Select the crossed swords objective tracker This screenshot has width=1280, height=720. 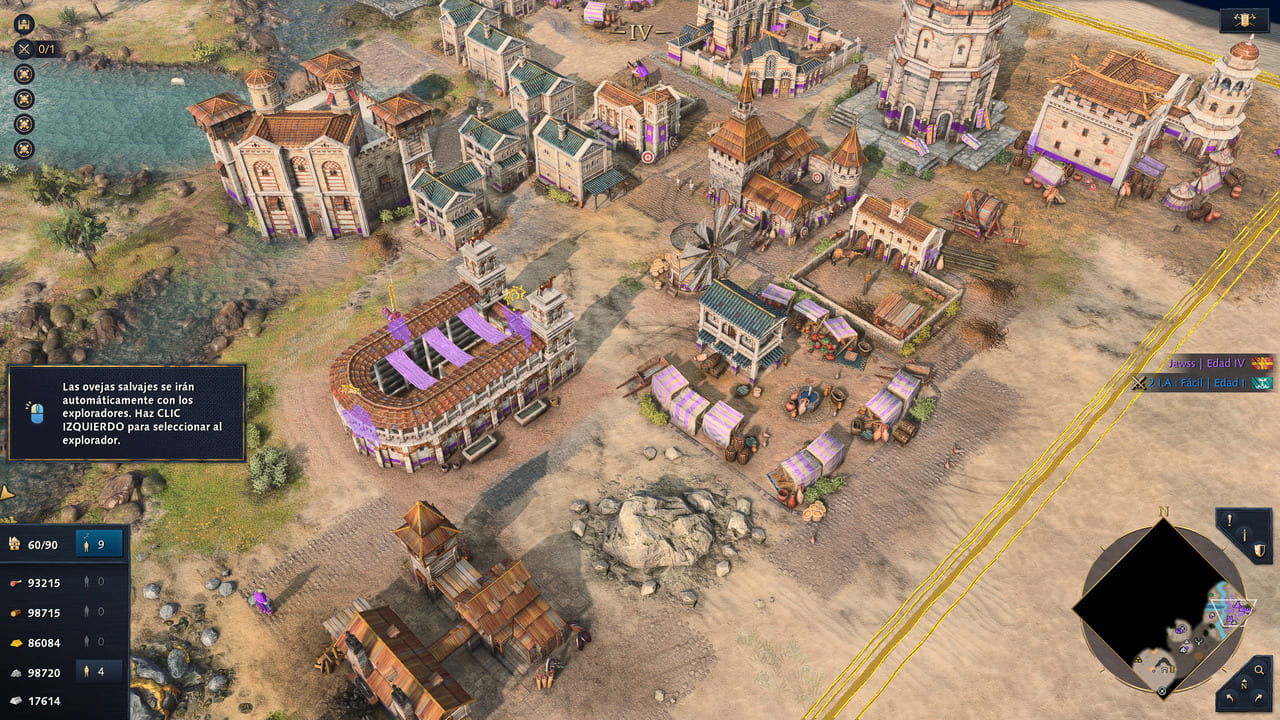click(24, 48)
